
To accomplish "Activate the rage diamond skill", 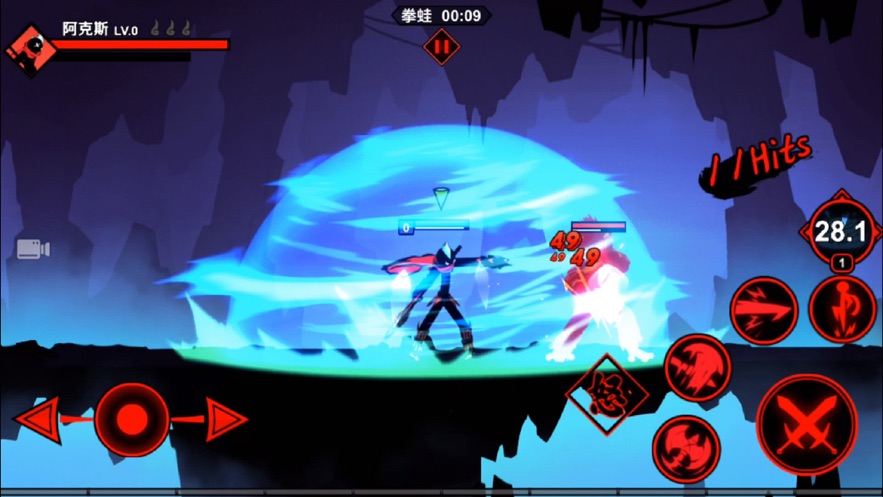I will pos(607,393).
